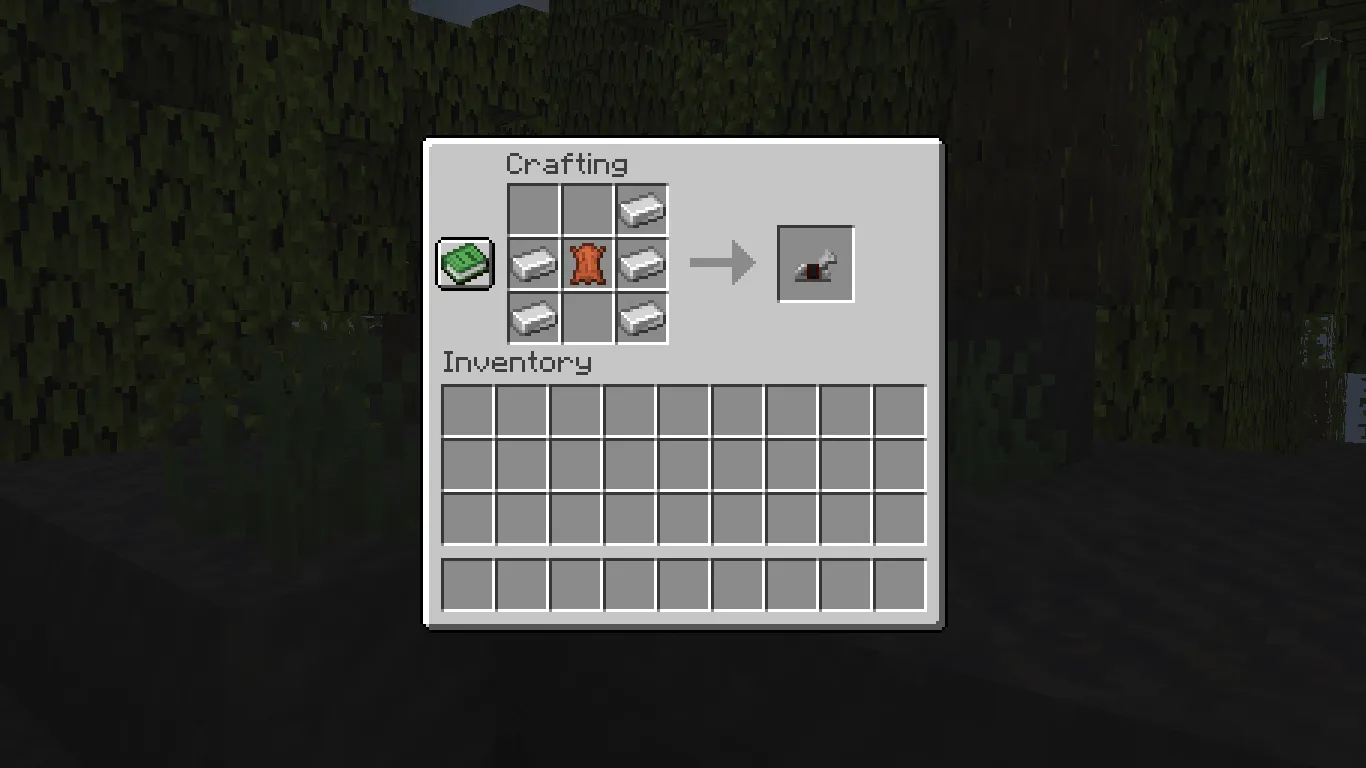
Task: Click the Inventory label
Action: (x=516, y=363)
